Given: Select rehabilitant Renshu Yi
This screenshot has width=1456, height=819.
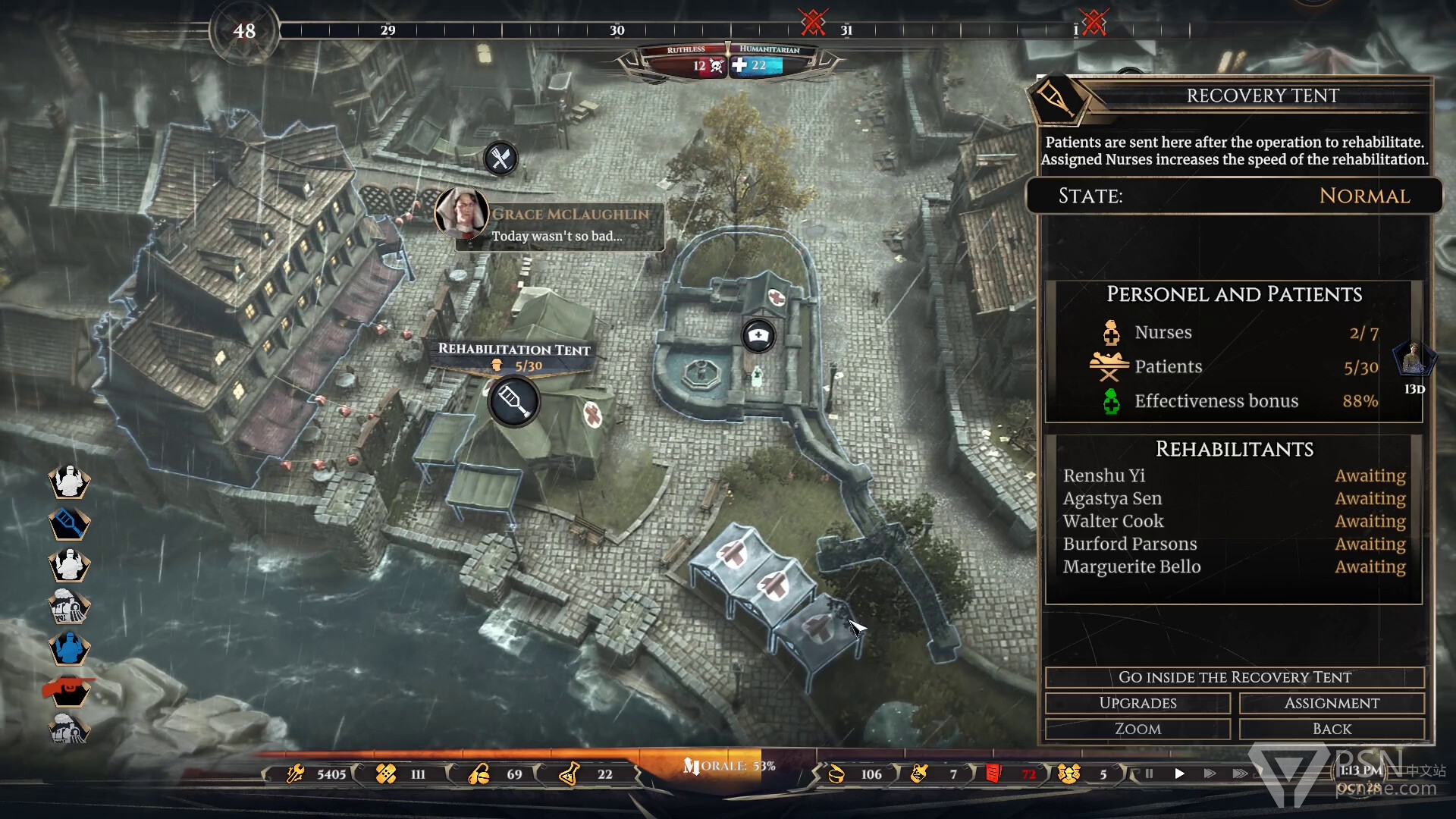Looking at the screenshot, I should [1104, 475].
